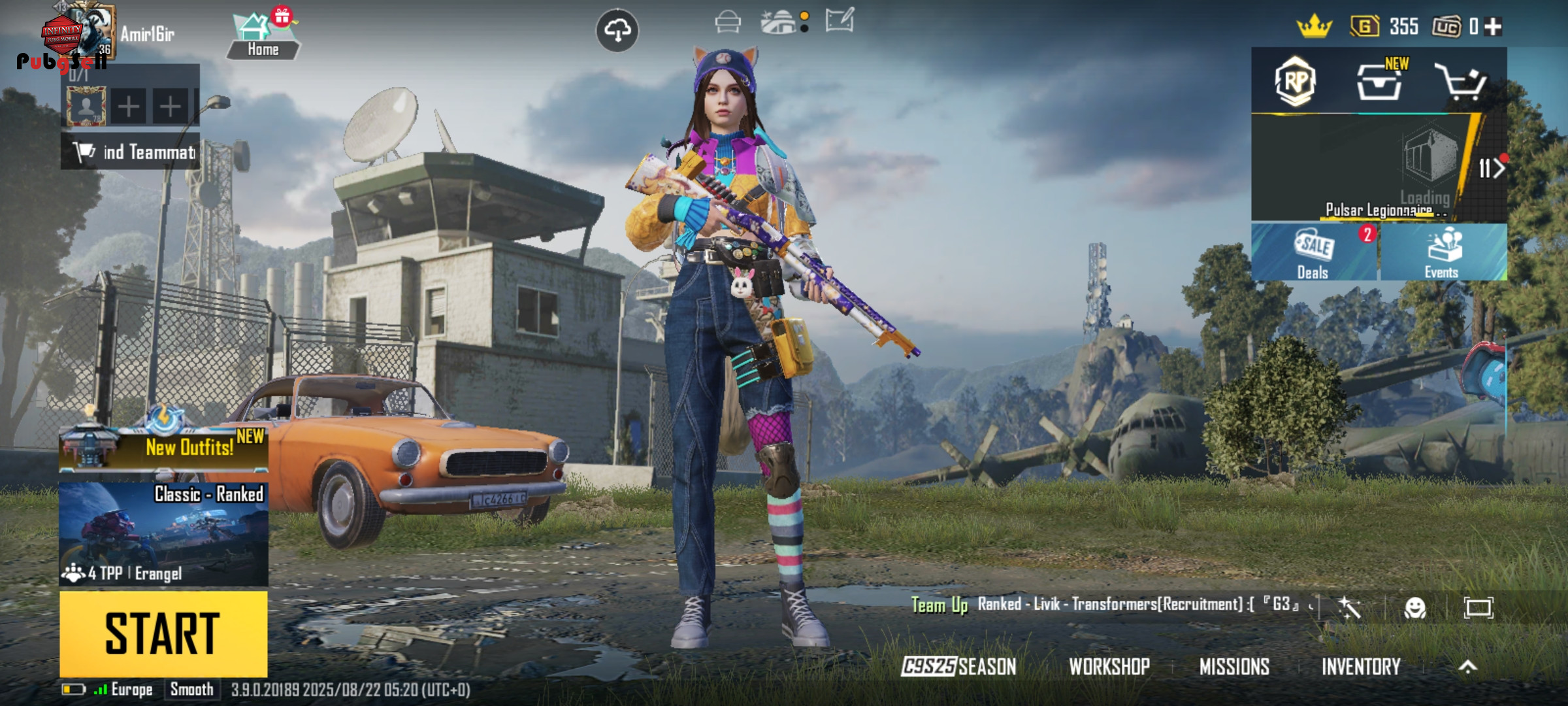
Task: Open the Deals sale panel
Action: tap(1313, 253)
